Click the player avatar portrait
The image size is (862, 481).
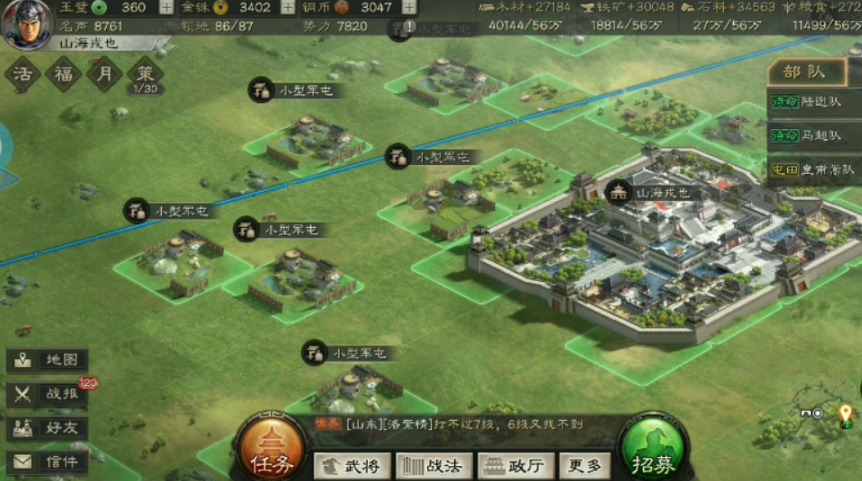click(27, 24)
